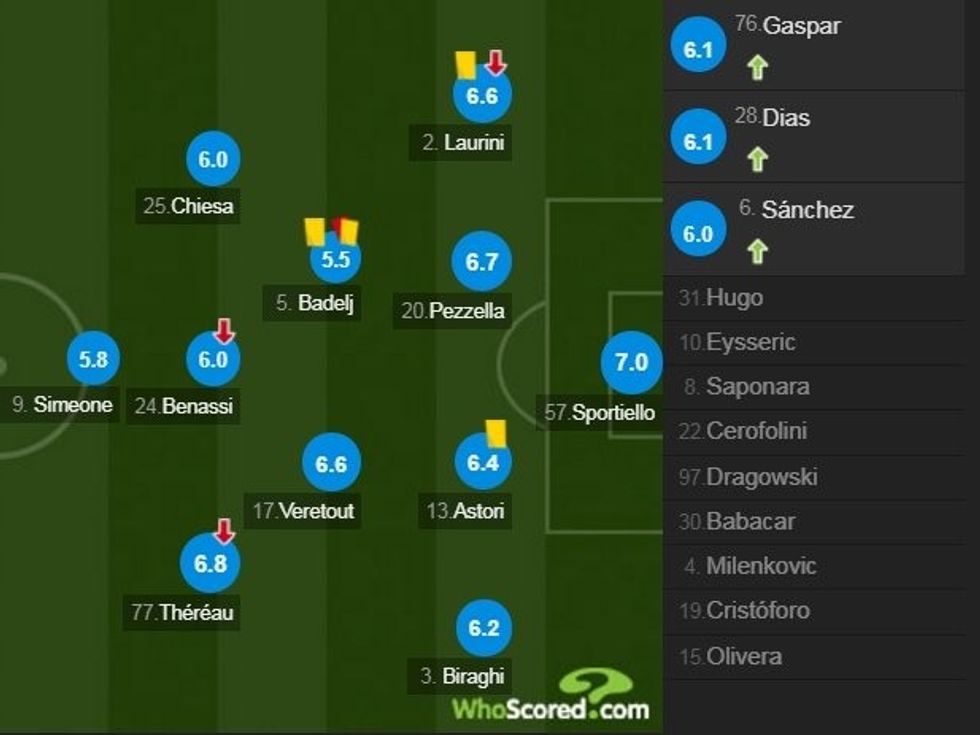Select Veretout's 6.6 rating bubble

[331, 463]
